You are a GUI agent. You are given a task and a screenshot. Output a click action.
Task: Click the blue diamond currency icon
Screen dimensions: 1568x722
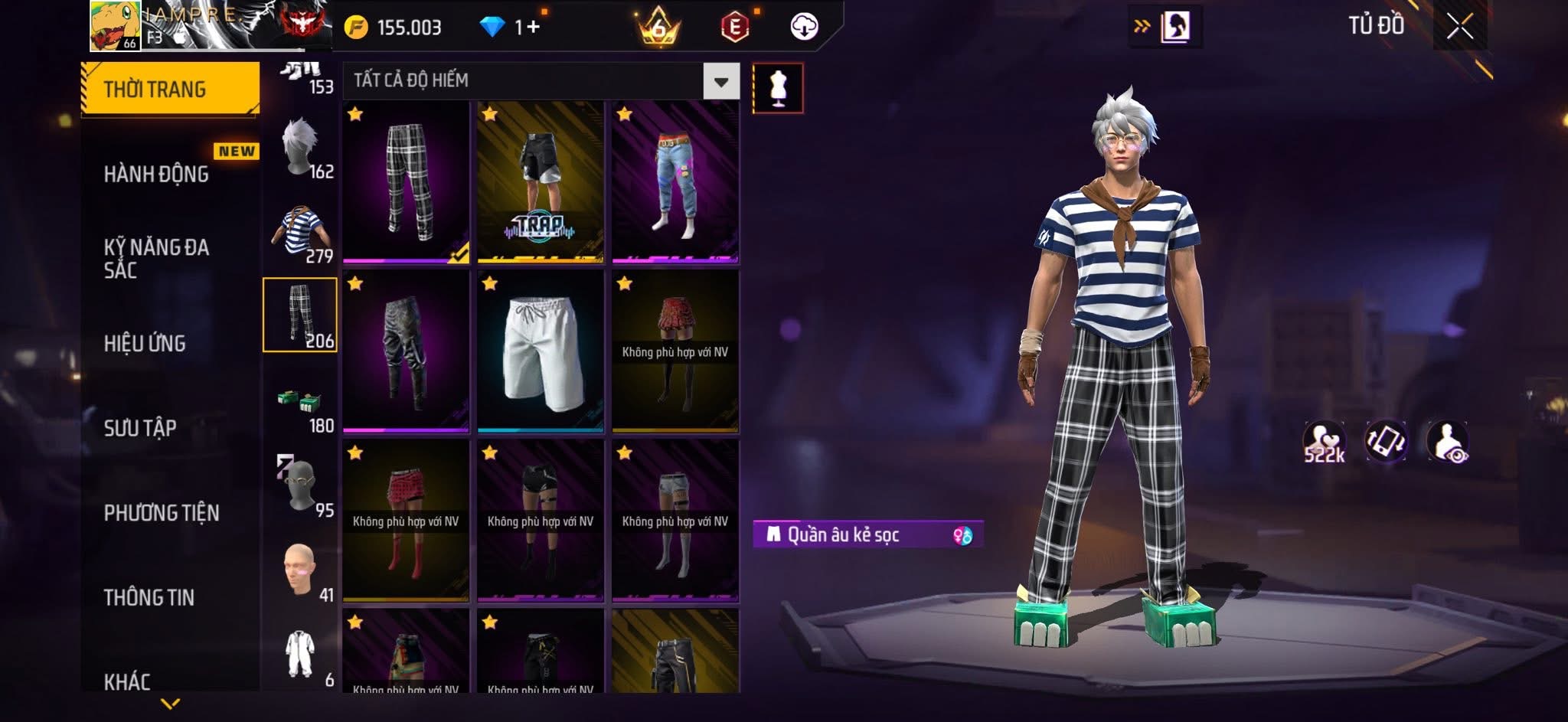(490, 25)
